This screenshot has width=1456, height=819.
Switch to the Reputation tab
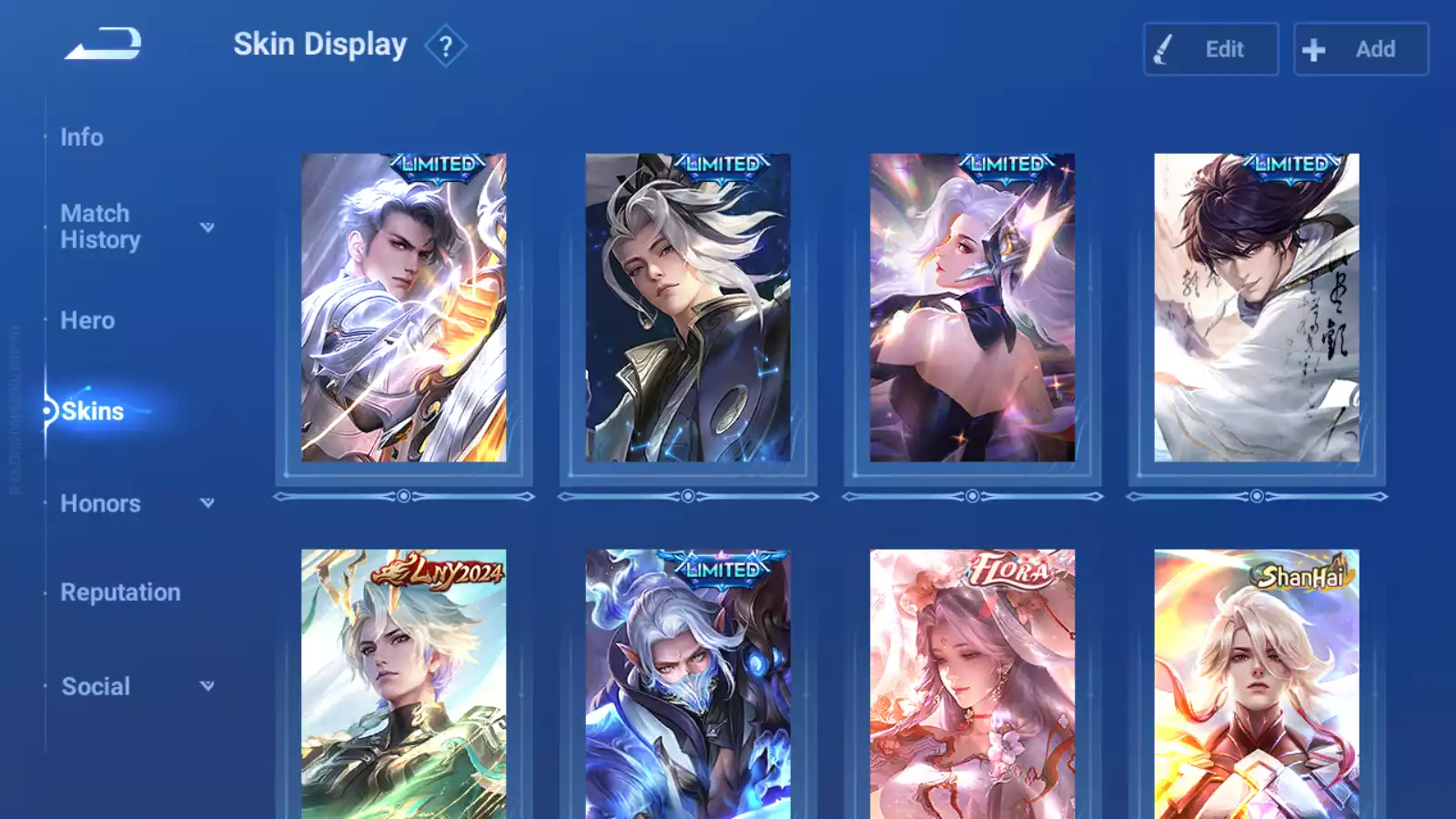120,592
